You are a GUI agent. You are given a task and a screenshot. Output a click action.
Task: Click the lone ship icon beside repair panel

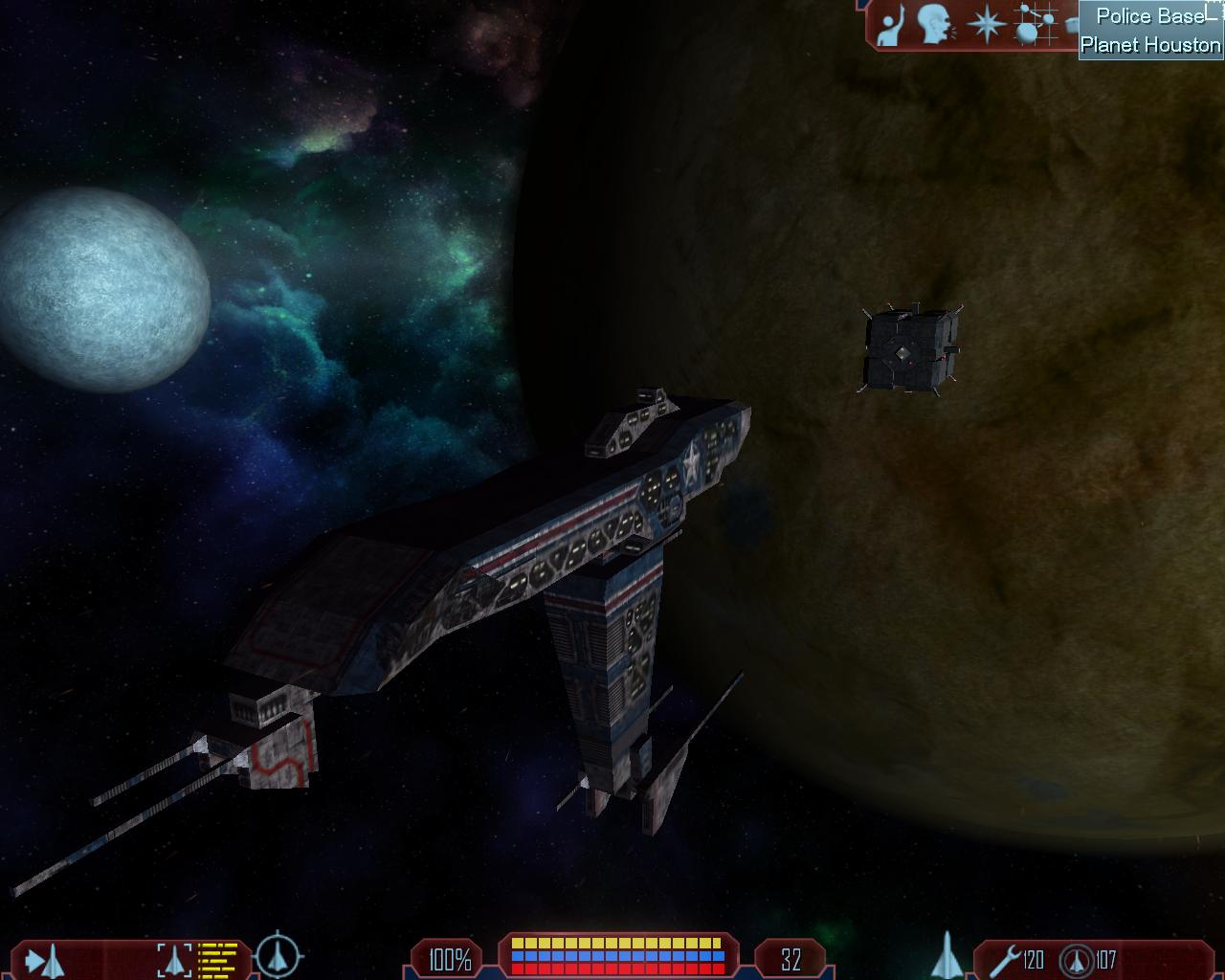click(x=946, y=955)
